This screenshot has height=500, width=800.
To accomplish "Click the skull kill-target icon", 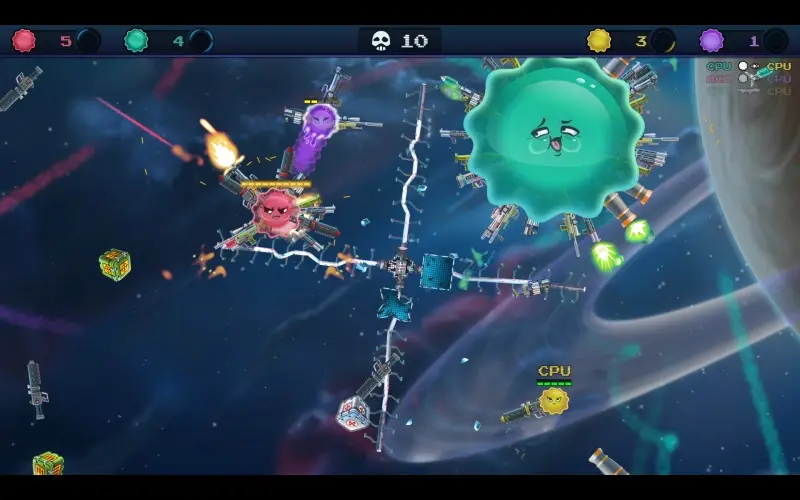I will [381, 41].
